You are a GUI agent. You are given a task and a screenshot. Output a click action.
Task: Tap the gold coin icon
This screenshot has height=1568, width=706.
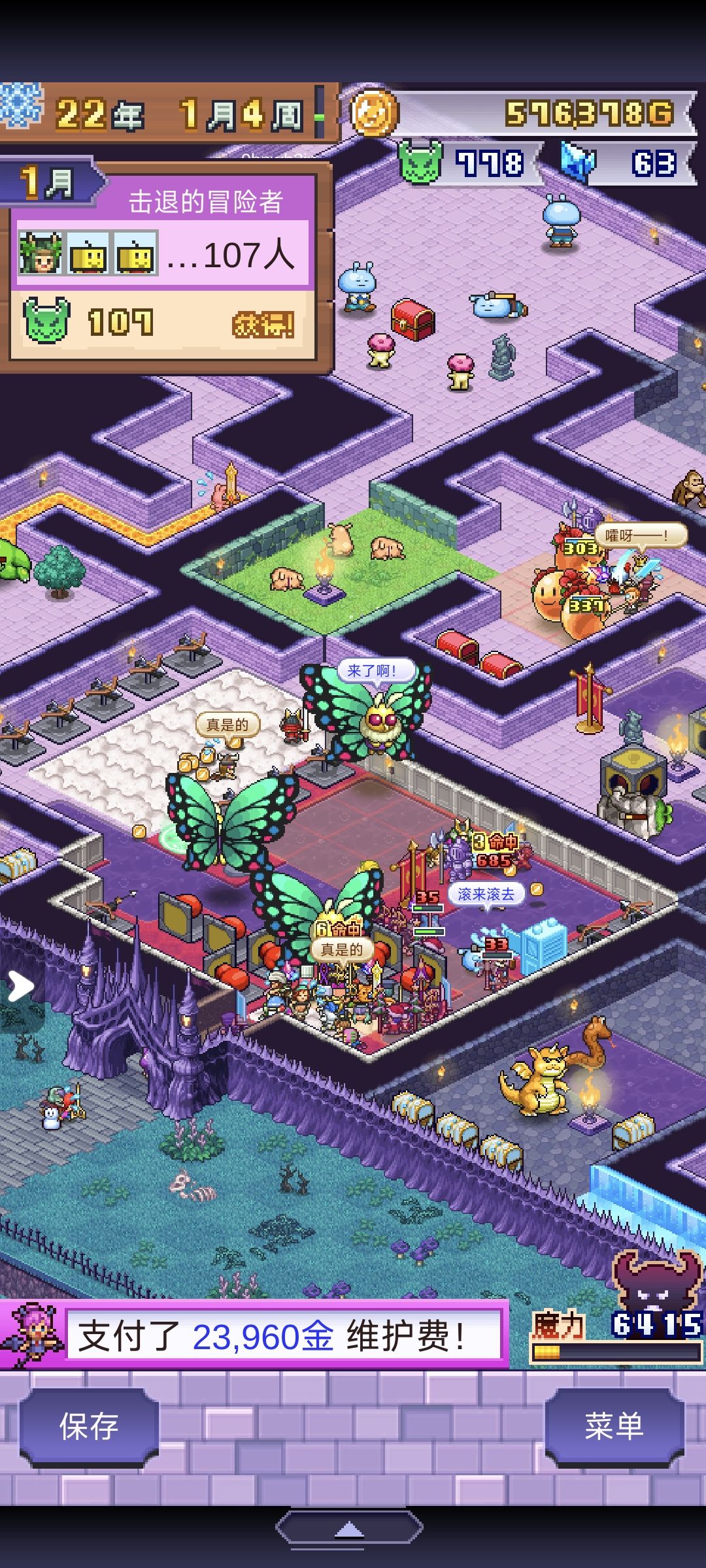(373, 113)
